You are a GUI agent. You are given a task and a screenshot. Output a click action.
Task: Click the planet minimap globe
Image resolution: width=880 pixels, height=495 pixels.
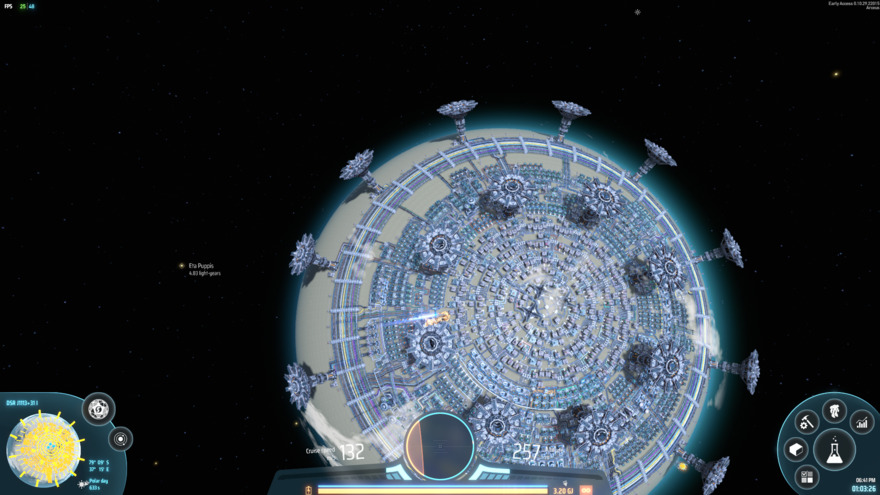[44, 447]
